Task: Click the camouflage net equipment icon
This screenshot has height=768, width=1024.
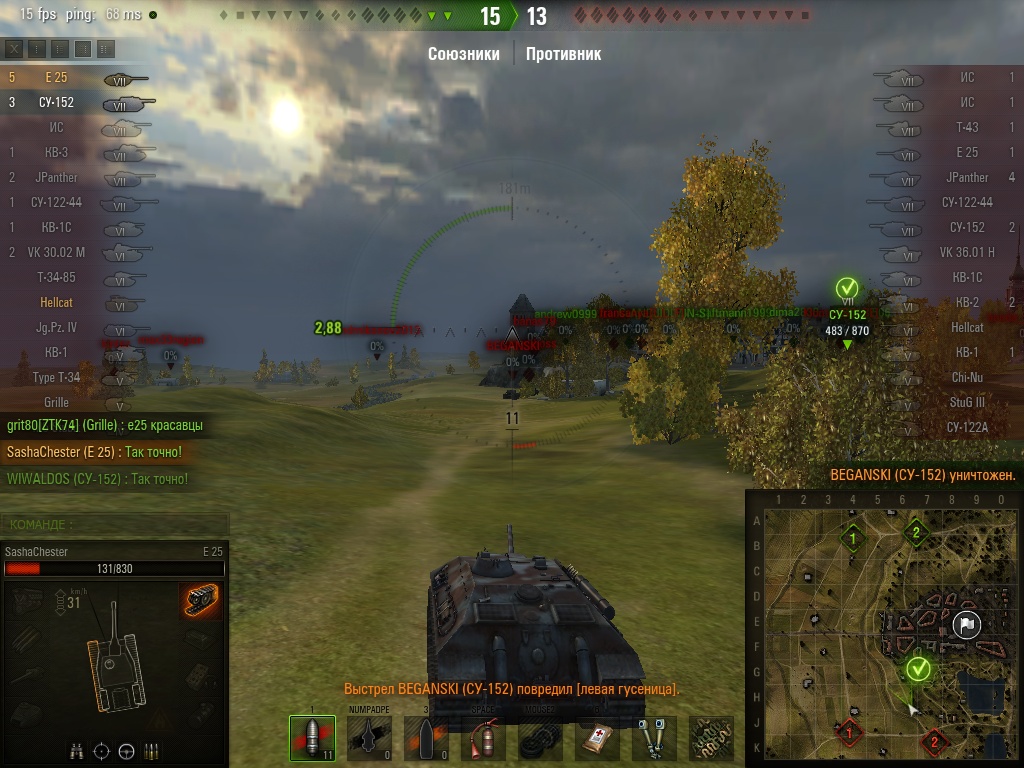Action: tap(710, 739)
